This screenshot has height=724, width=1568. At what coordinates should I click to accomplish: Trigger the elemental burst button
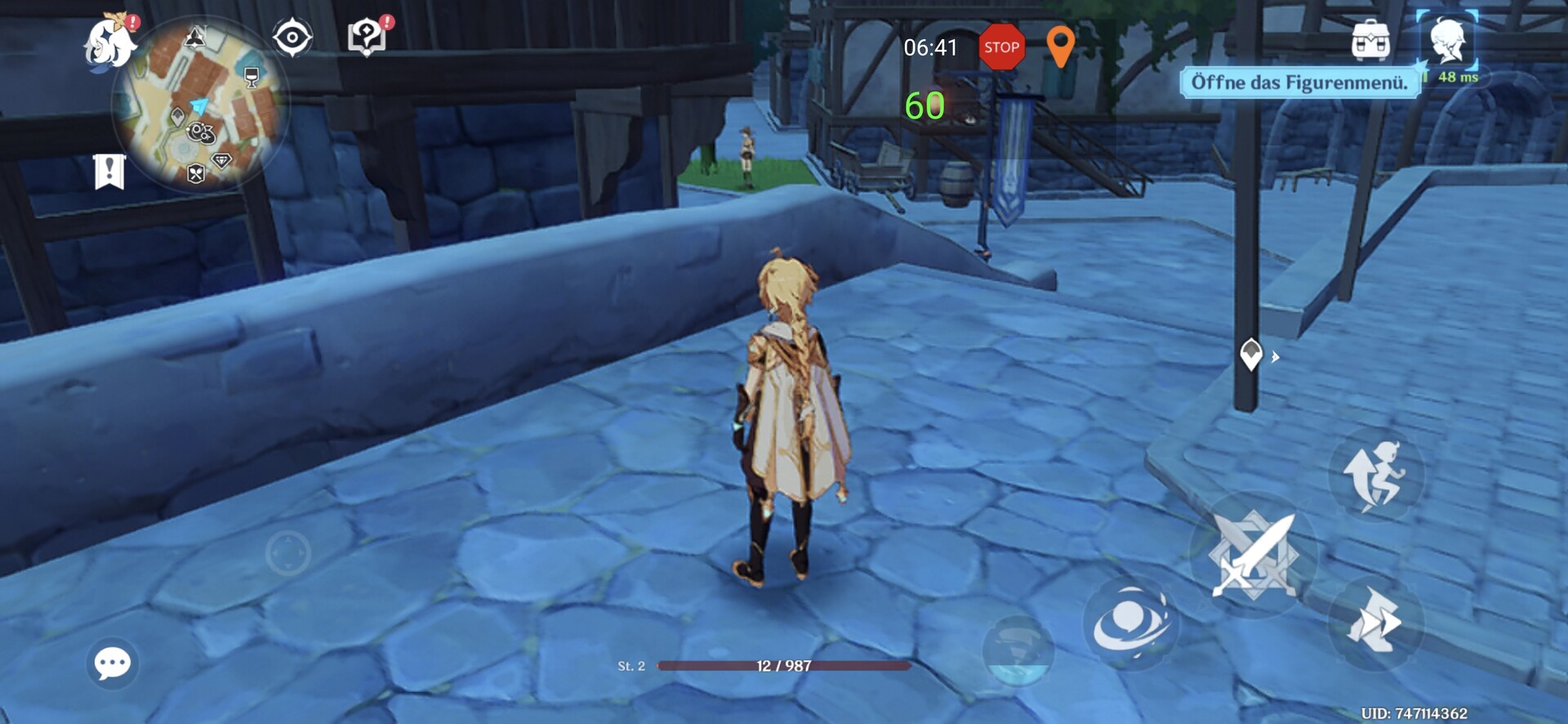1018,650
